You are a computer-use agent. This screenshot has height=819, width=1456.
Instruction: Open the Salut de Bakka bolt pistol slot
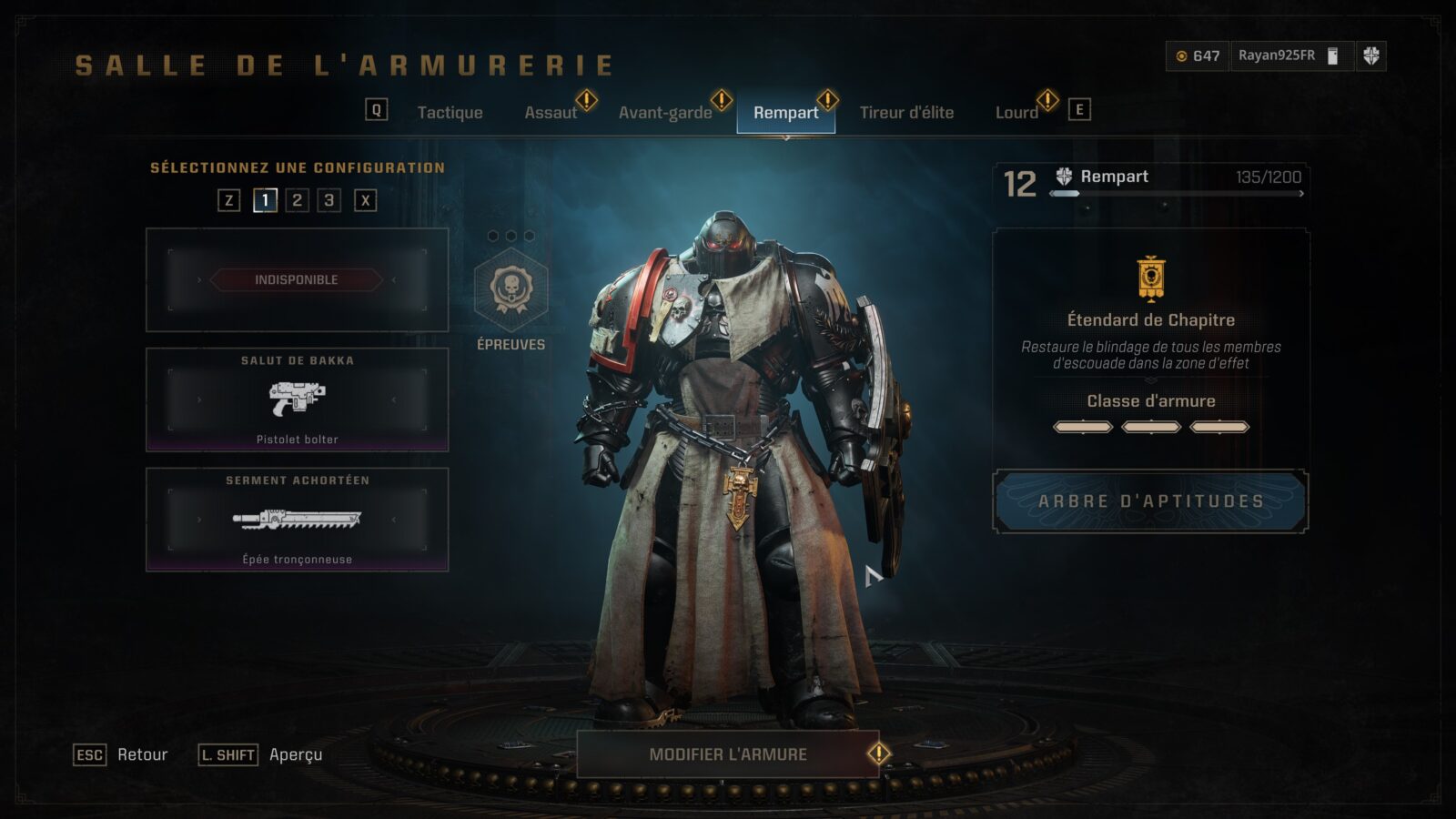tap(297, 399)
